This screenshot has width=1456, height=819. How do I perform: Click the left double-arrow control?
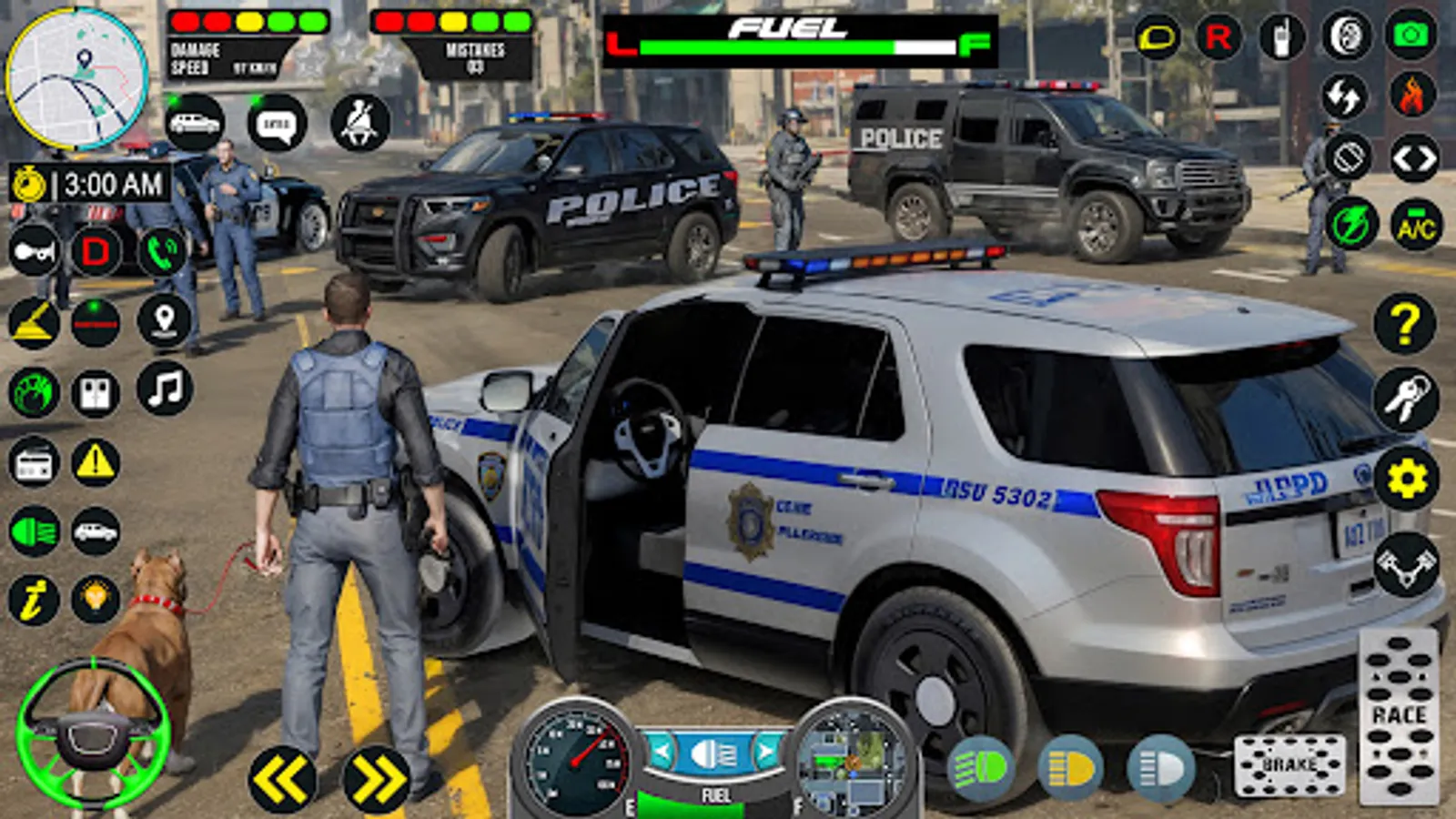point(280,773)
